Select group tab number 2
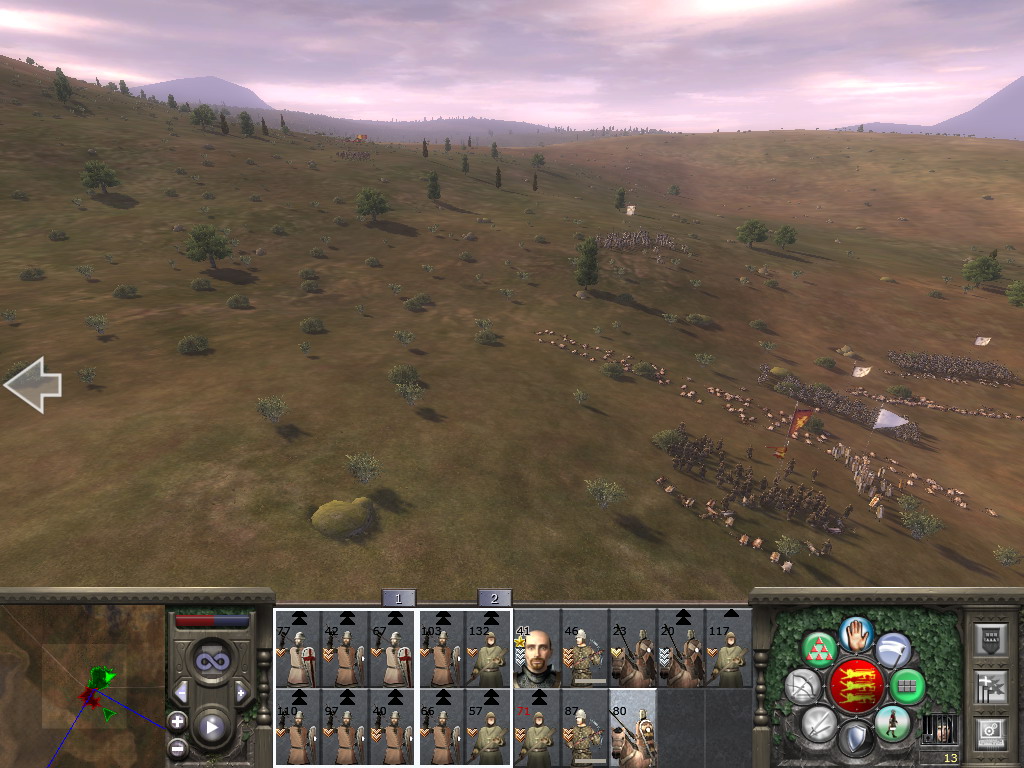Screen dimensions: 1024x768 click(494, 598)
